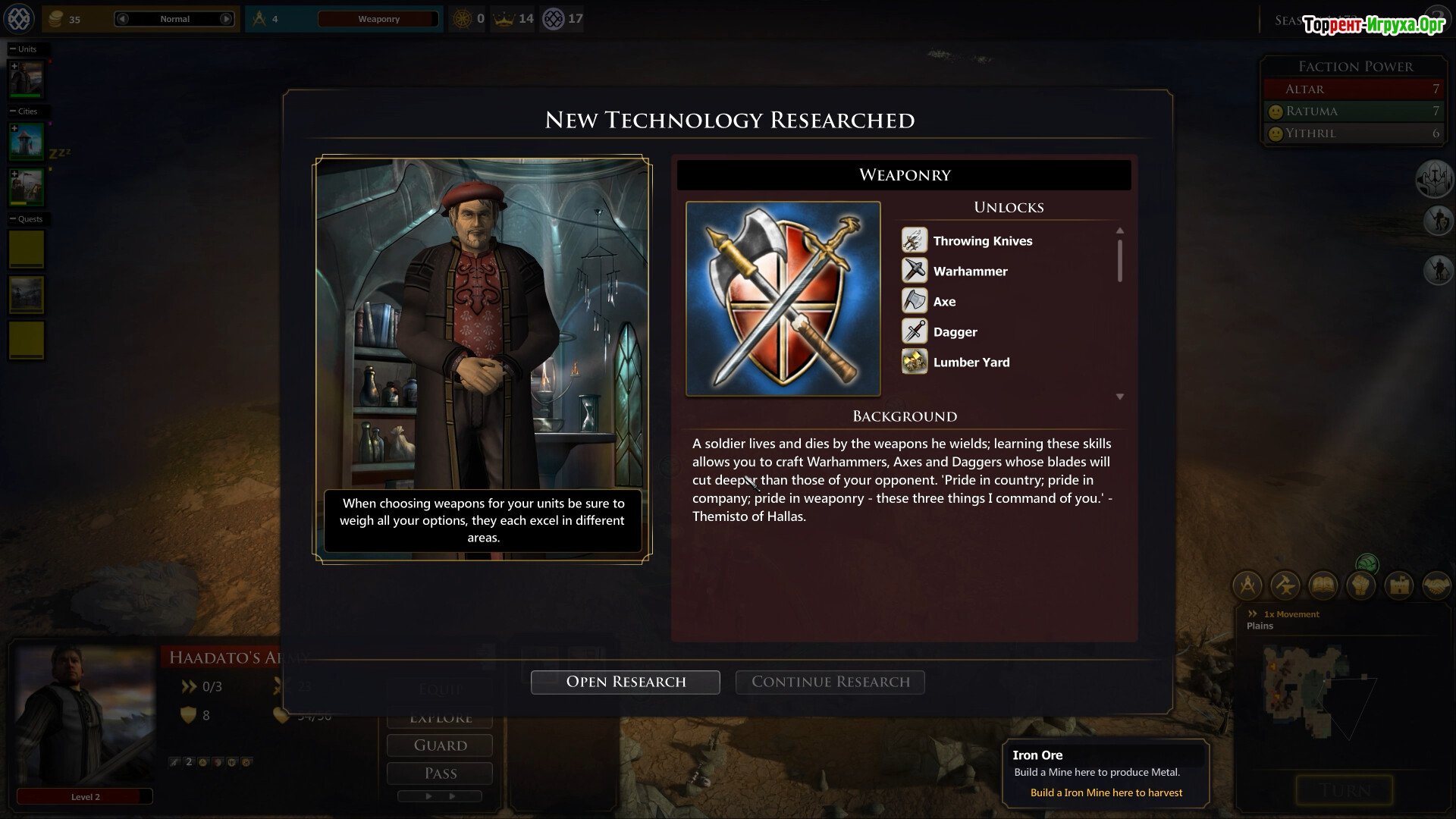The height and width of the screenshot is (819, 1456).
Task: Click the unlocks list down arrow
Action: click(x=1119, y=397)
